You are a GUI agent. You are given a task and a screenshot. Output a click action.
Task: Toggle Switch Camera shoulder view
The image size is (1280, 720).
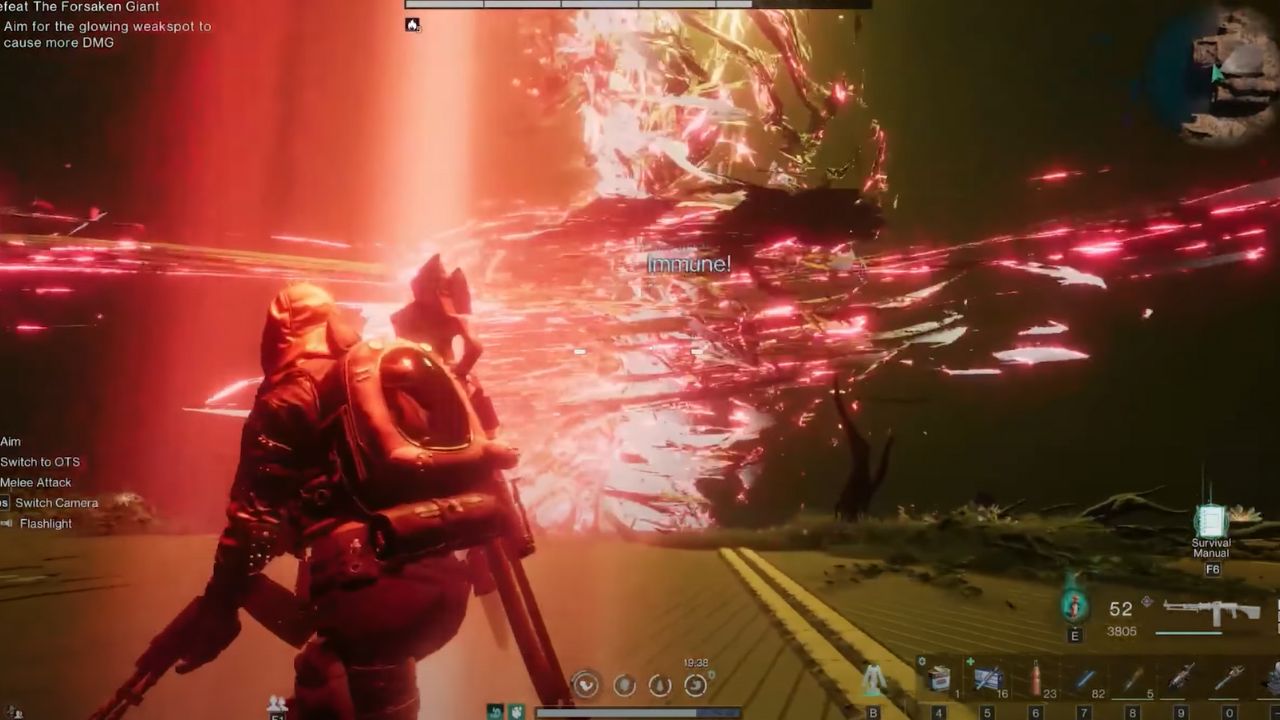pyautogui.click(x=52, y=502)
